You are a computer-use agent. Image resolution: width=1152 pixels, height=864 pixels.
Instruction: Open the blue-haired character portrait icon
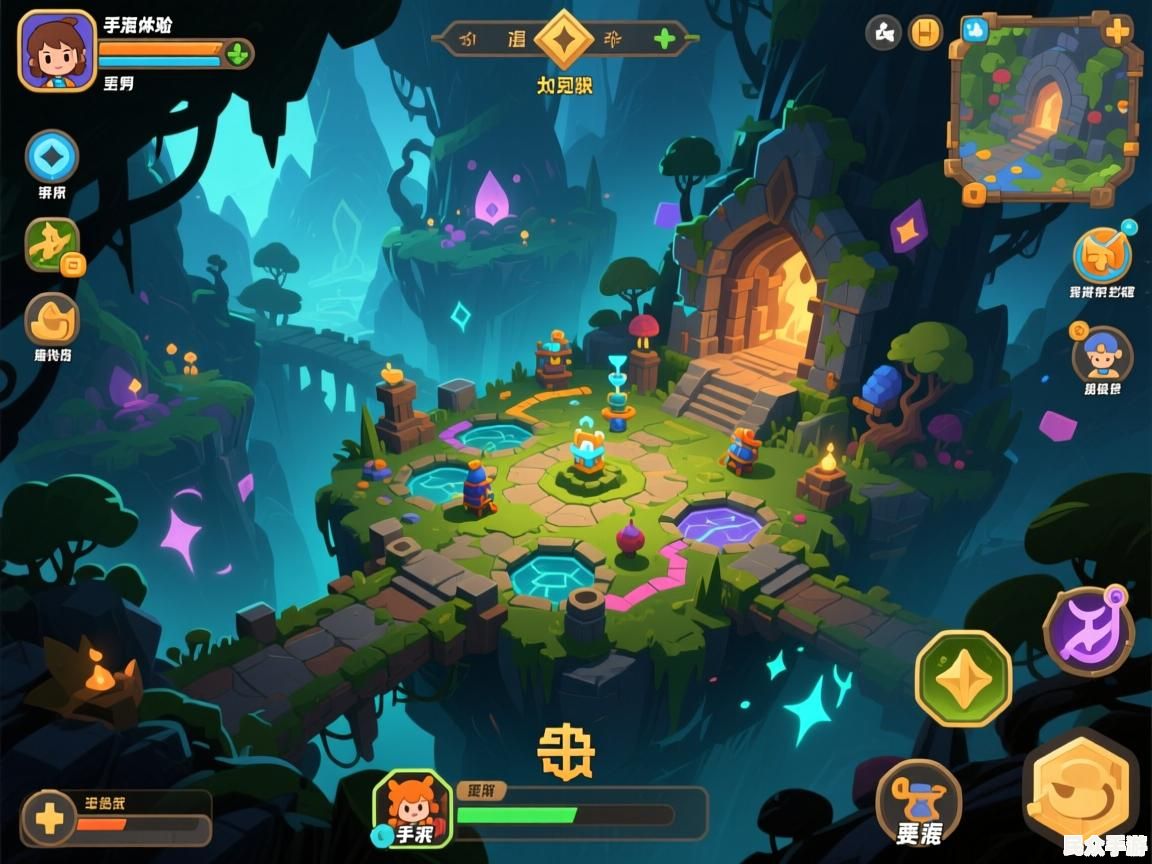click(1102, 355)
